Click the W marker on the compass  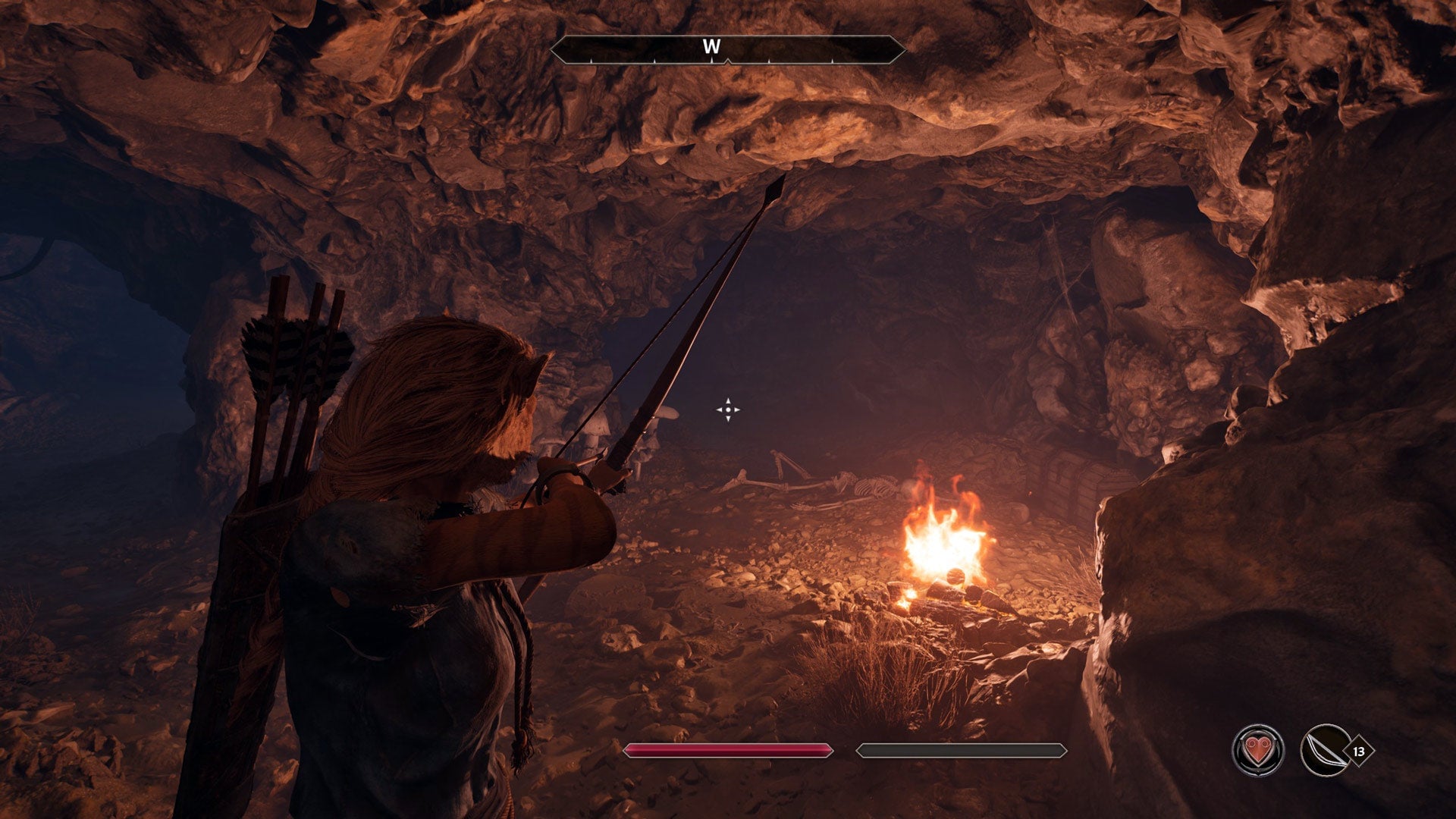[711, 45]
